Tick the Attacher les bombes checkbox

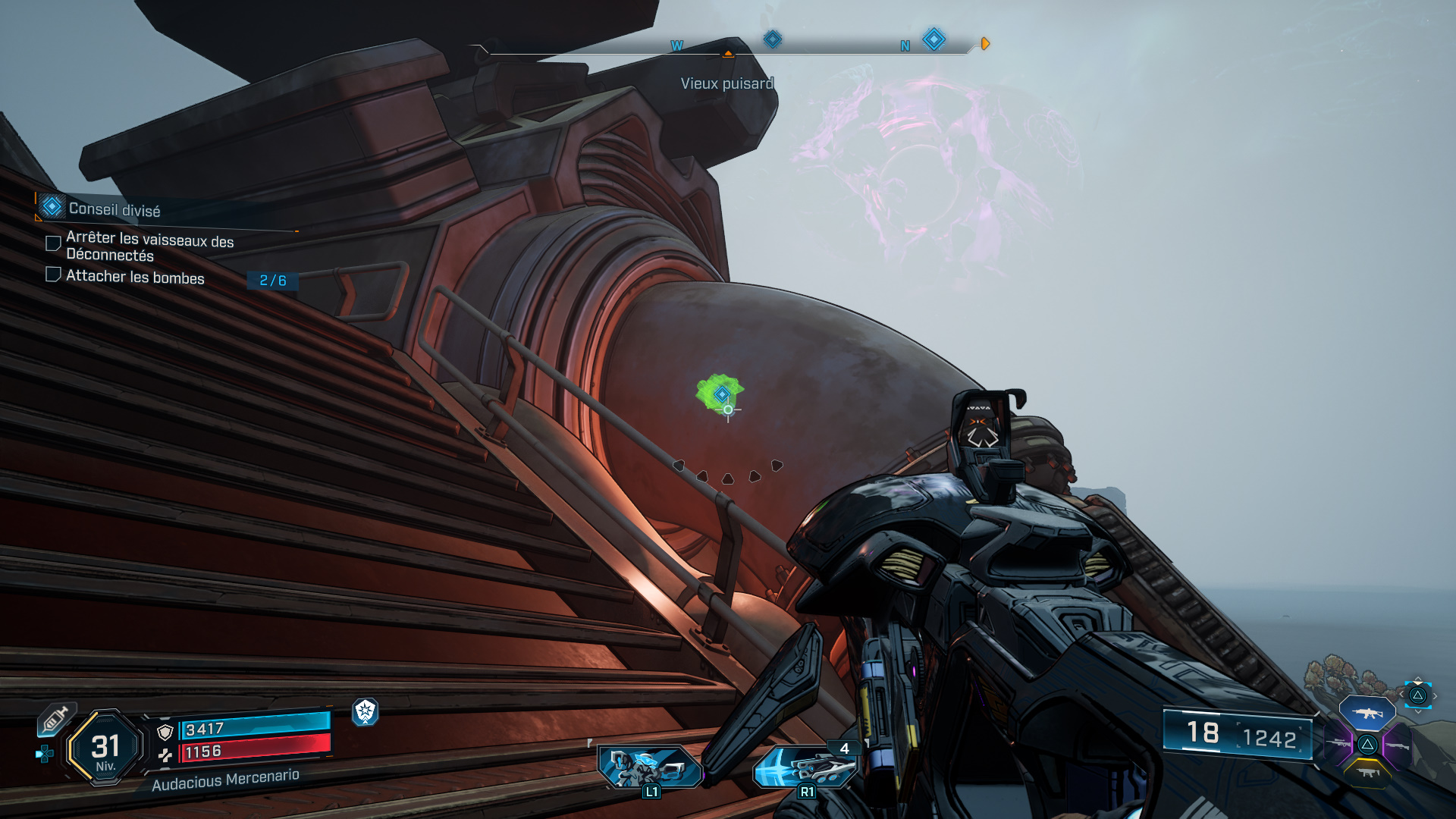[x=53, y=275]
